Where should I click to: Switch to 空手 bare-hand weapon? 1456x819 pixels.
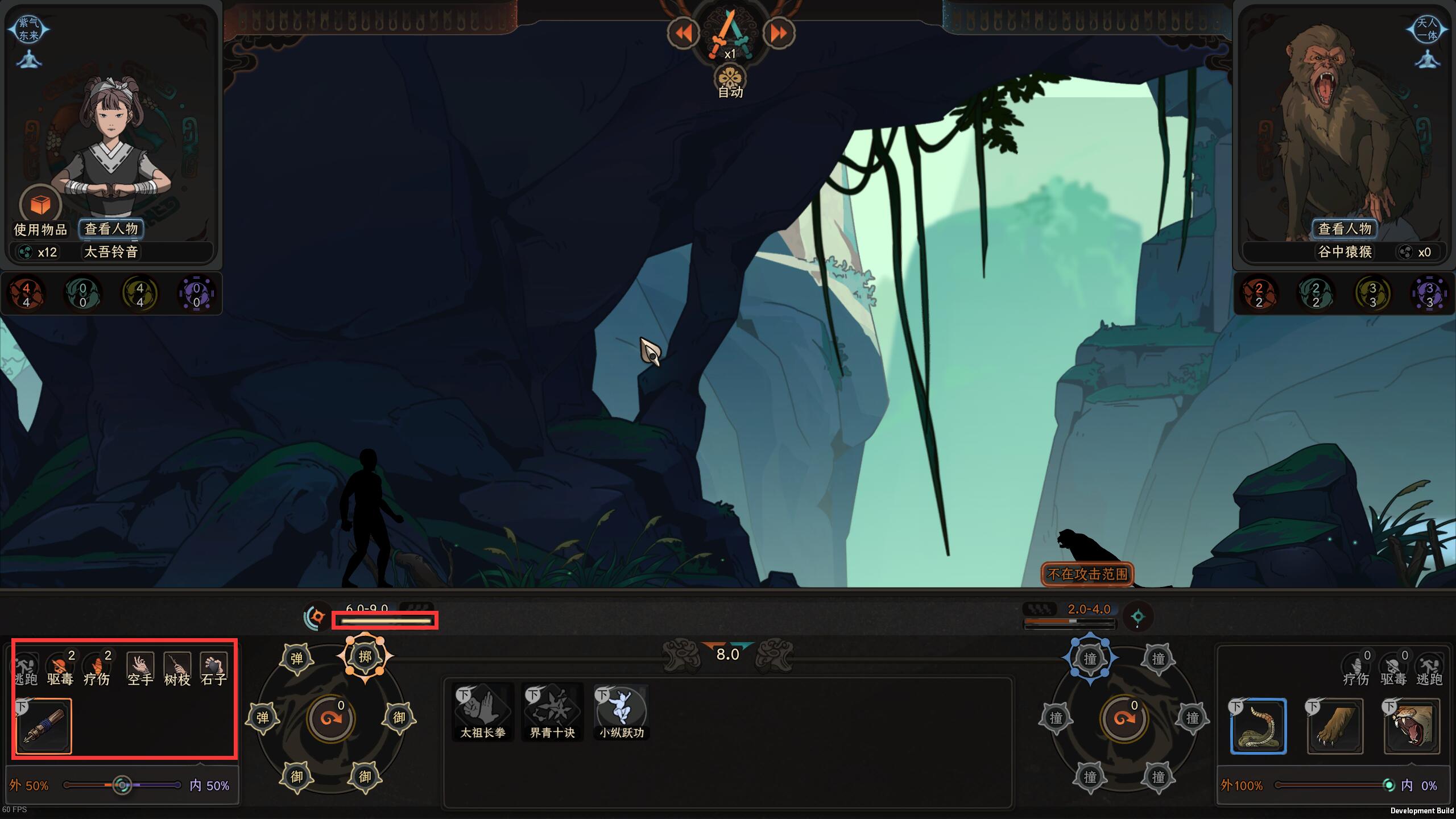(140, 669)
